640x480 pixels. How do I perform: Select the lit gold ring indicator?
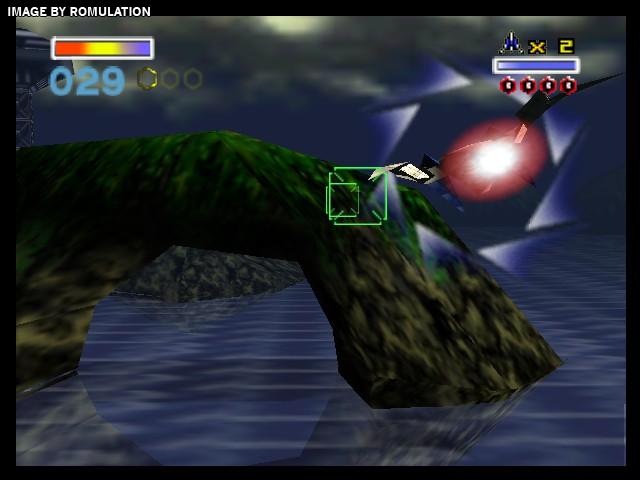pos(147,78)
